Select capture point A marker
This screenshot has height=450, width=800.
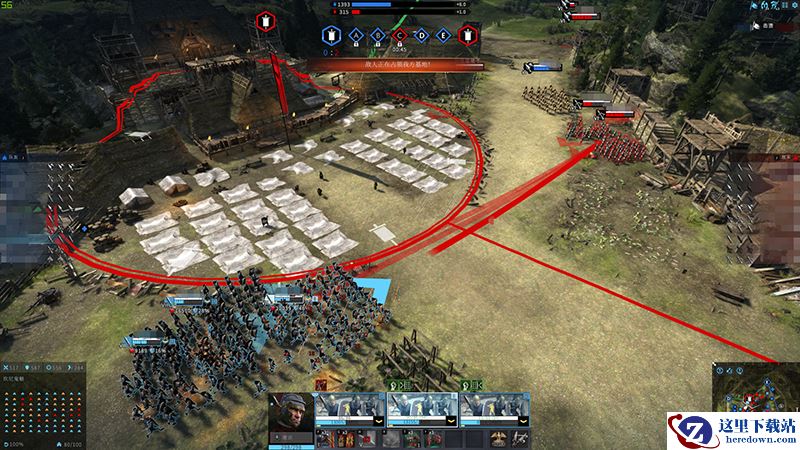tap(356, 37)
